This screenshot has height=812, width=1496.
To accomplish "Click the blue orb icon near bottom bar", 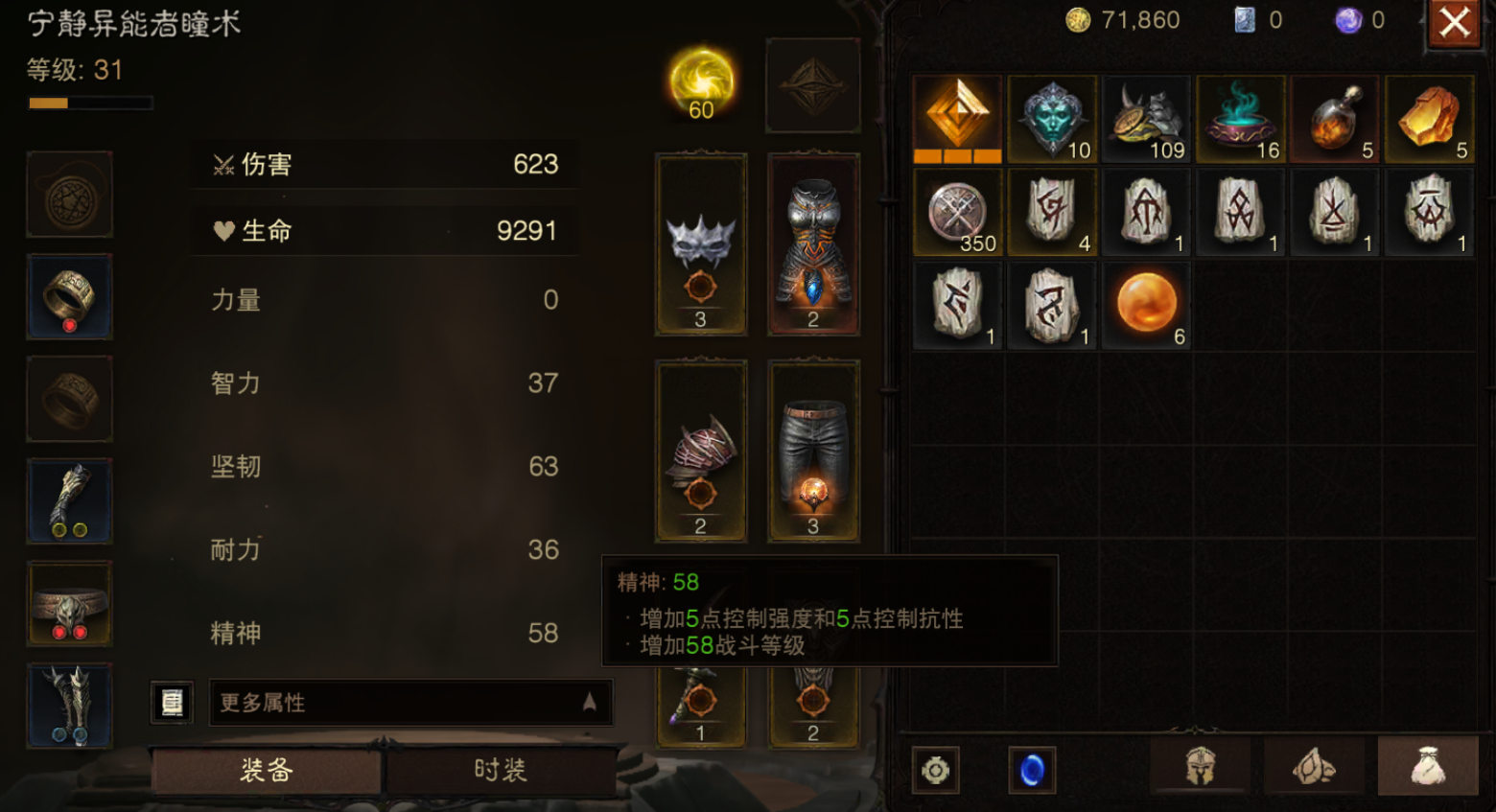I will [1032, 769].
